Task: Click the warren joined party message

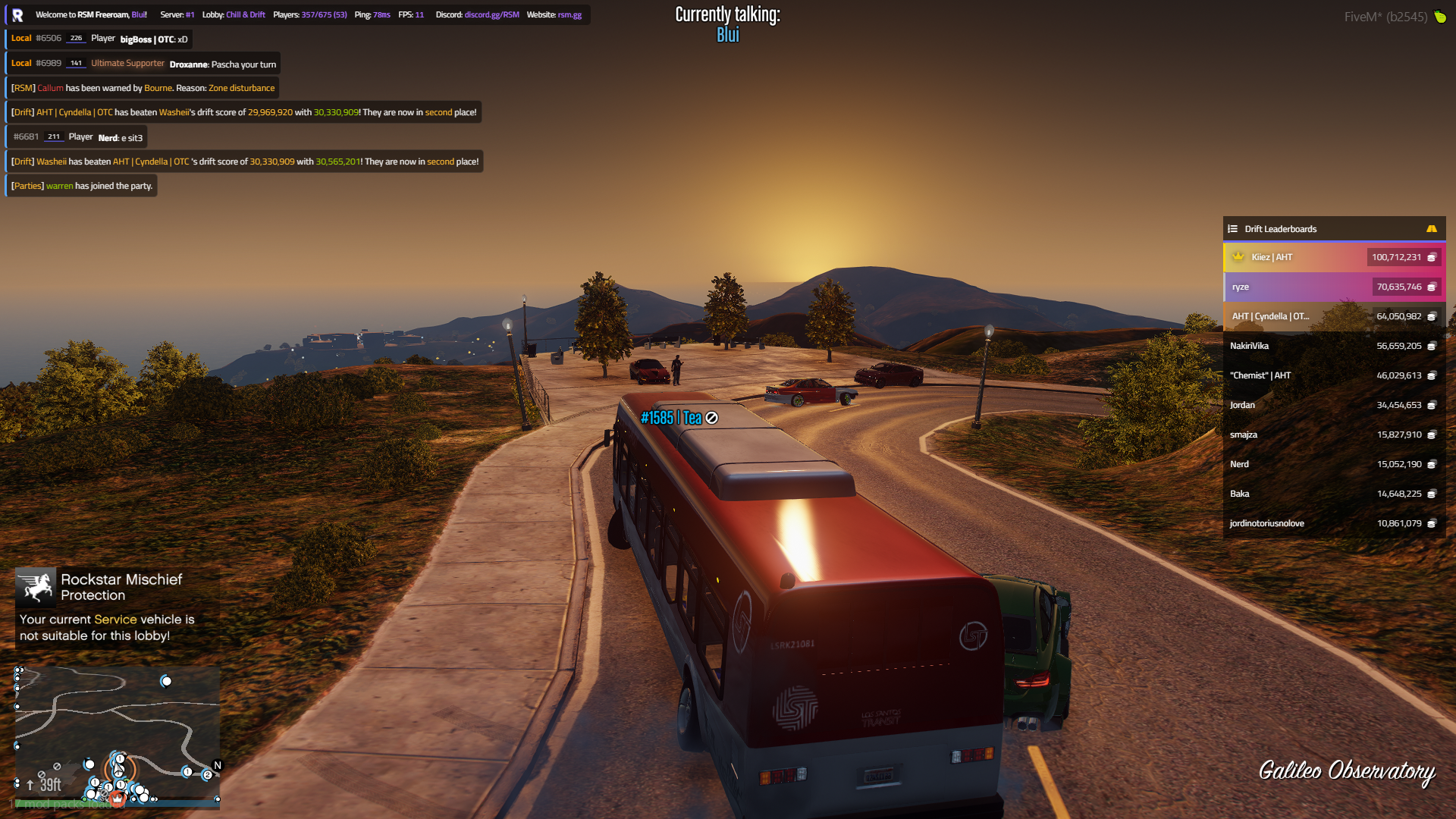Action: 83,186
